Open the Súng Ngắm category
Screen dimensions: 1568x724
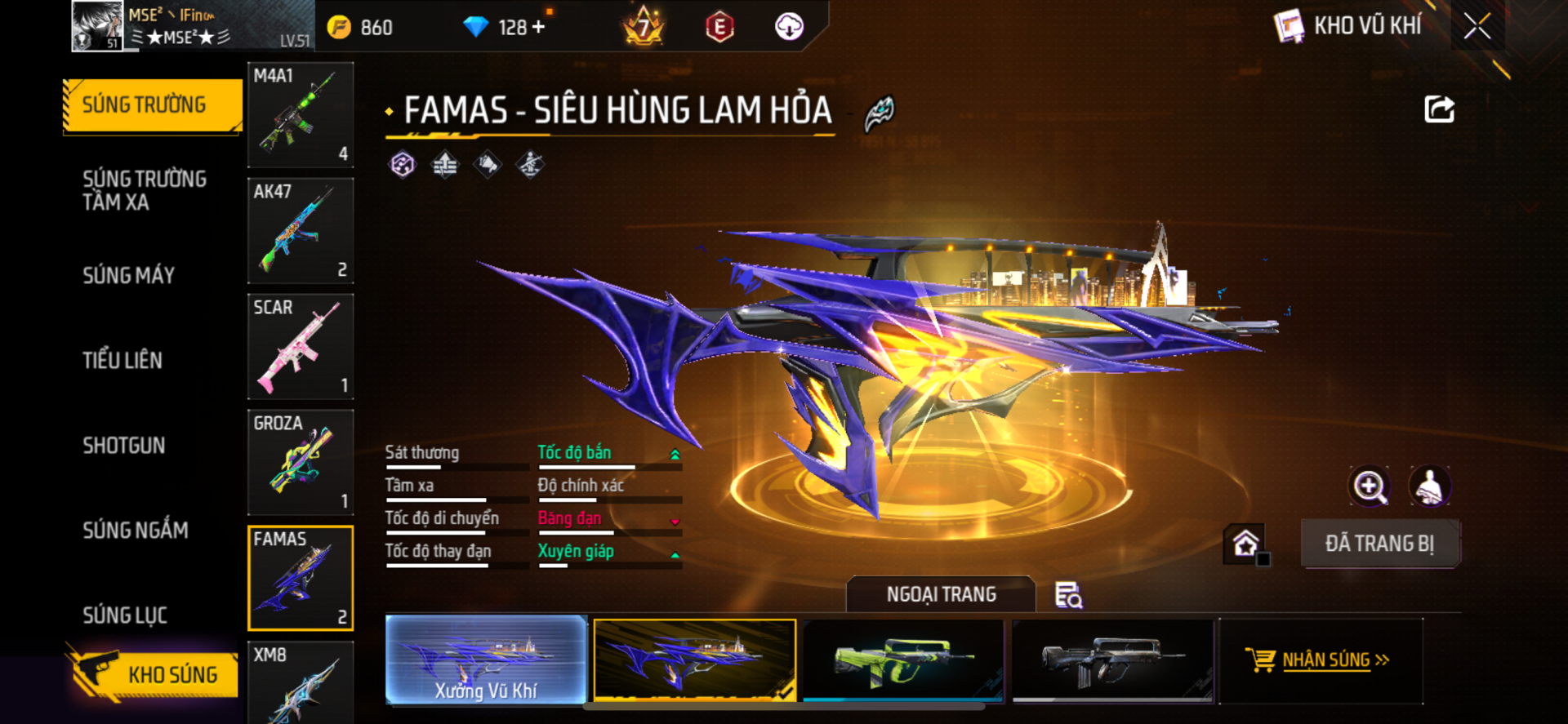point(136,530)
